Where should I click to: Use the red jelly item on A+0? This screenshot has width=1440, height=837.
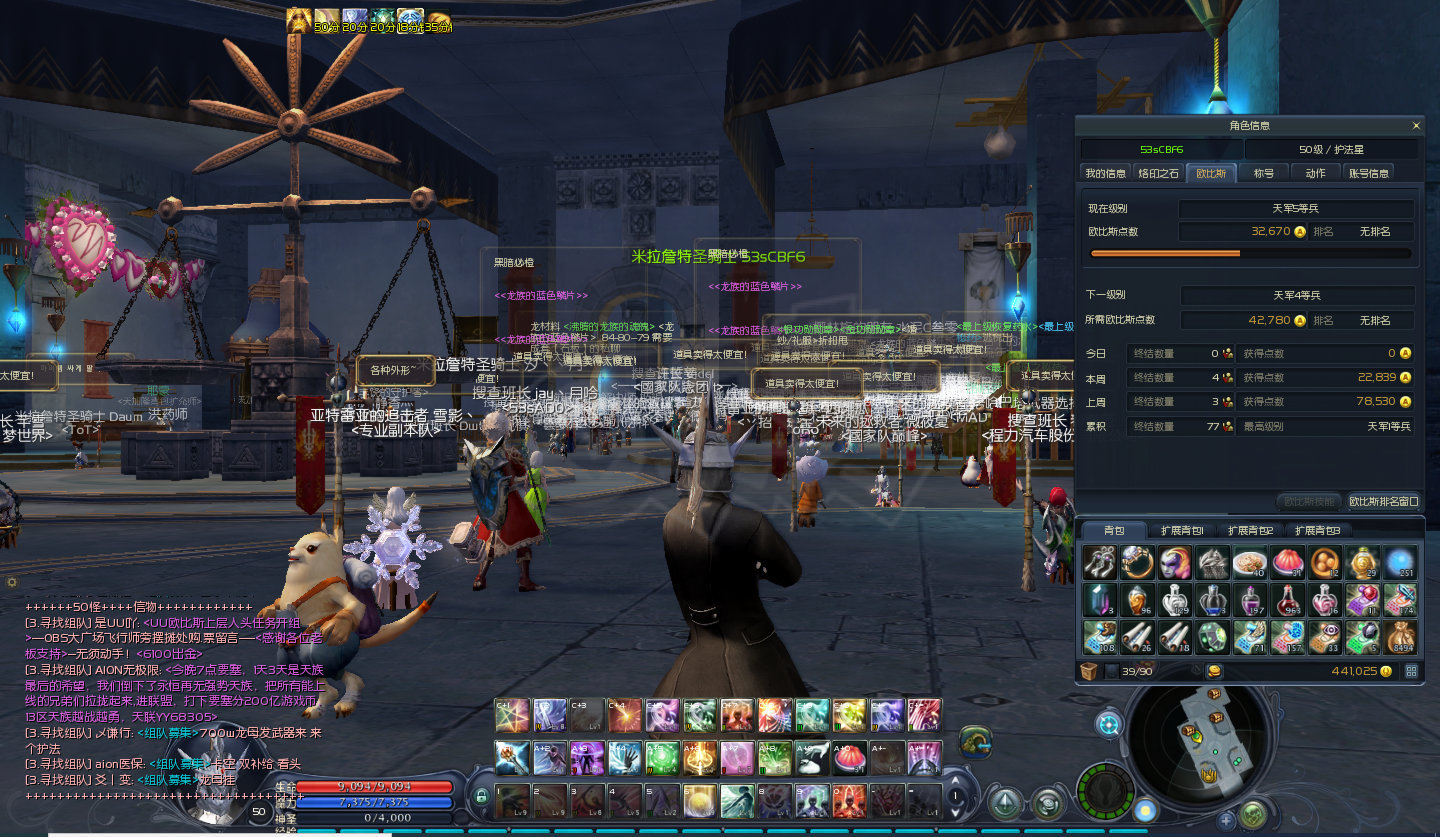point(849,757)
